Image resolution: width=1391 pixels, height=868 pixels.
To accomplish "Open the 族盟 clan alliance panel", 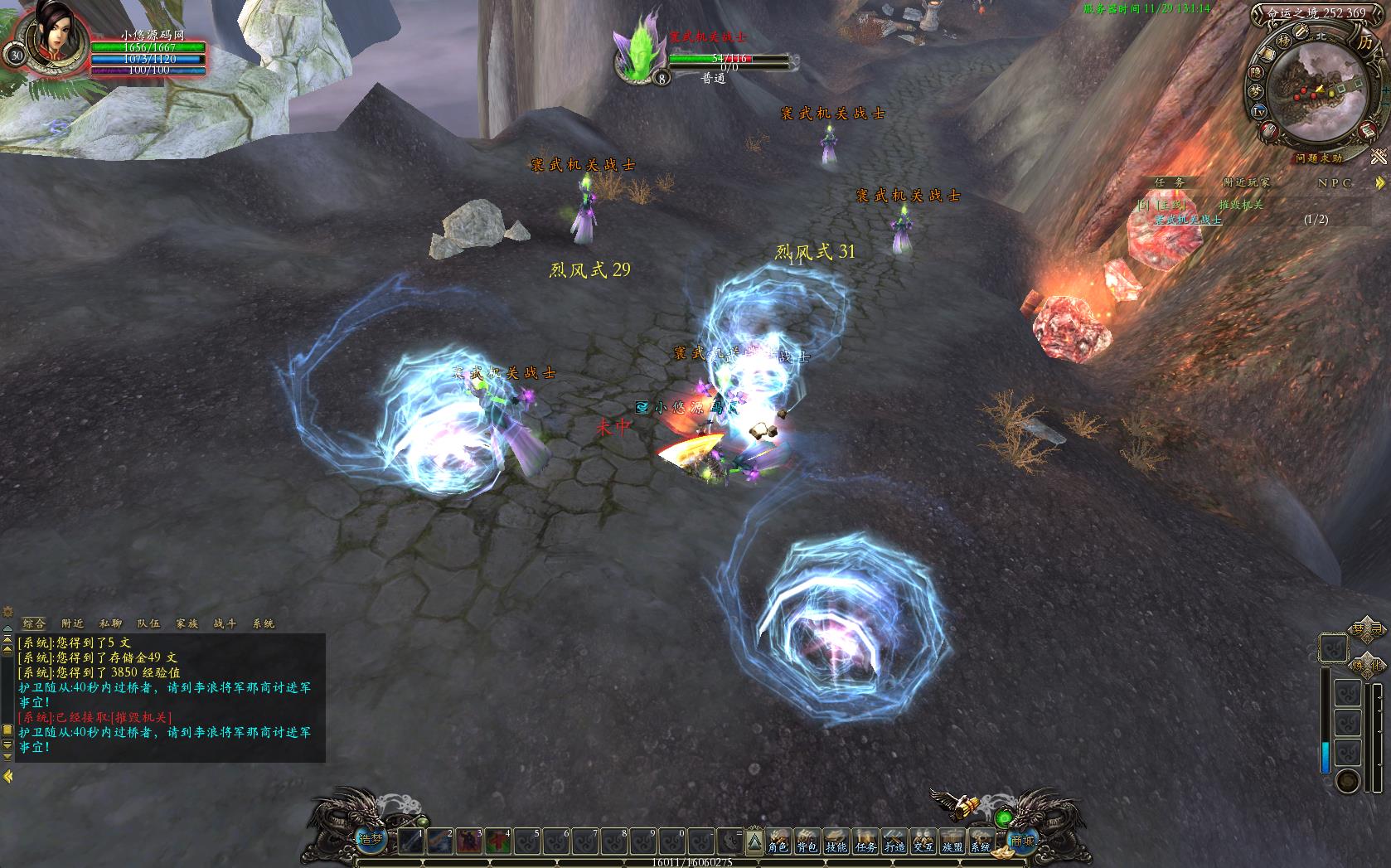I will [952, 841].
